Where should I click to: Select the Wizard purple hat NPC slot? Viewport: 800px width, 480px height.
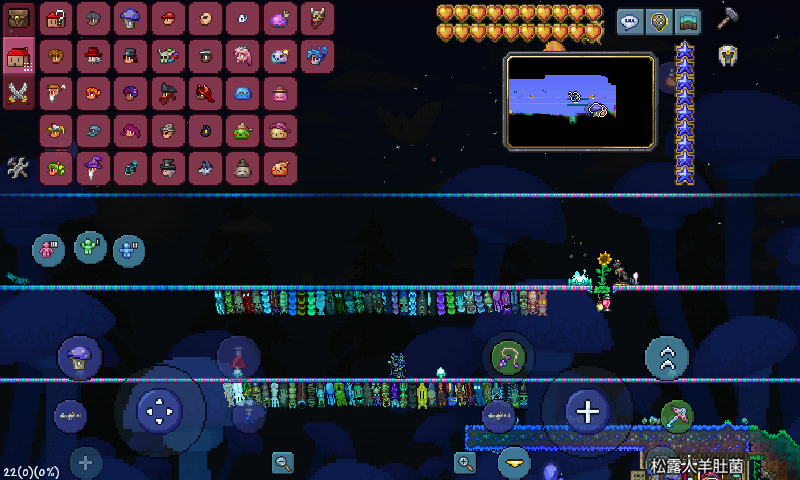coord(93,168)
